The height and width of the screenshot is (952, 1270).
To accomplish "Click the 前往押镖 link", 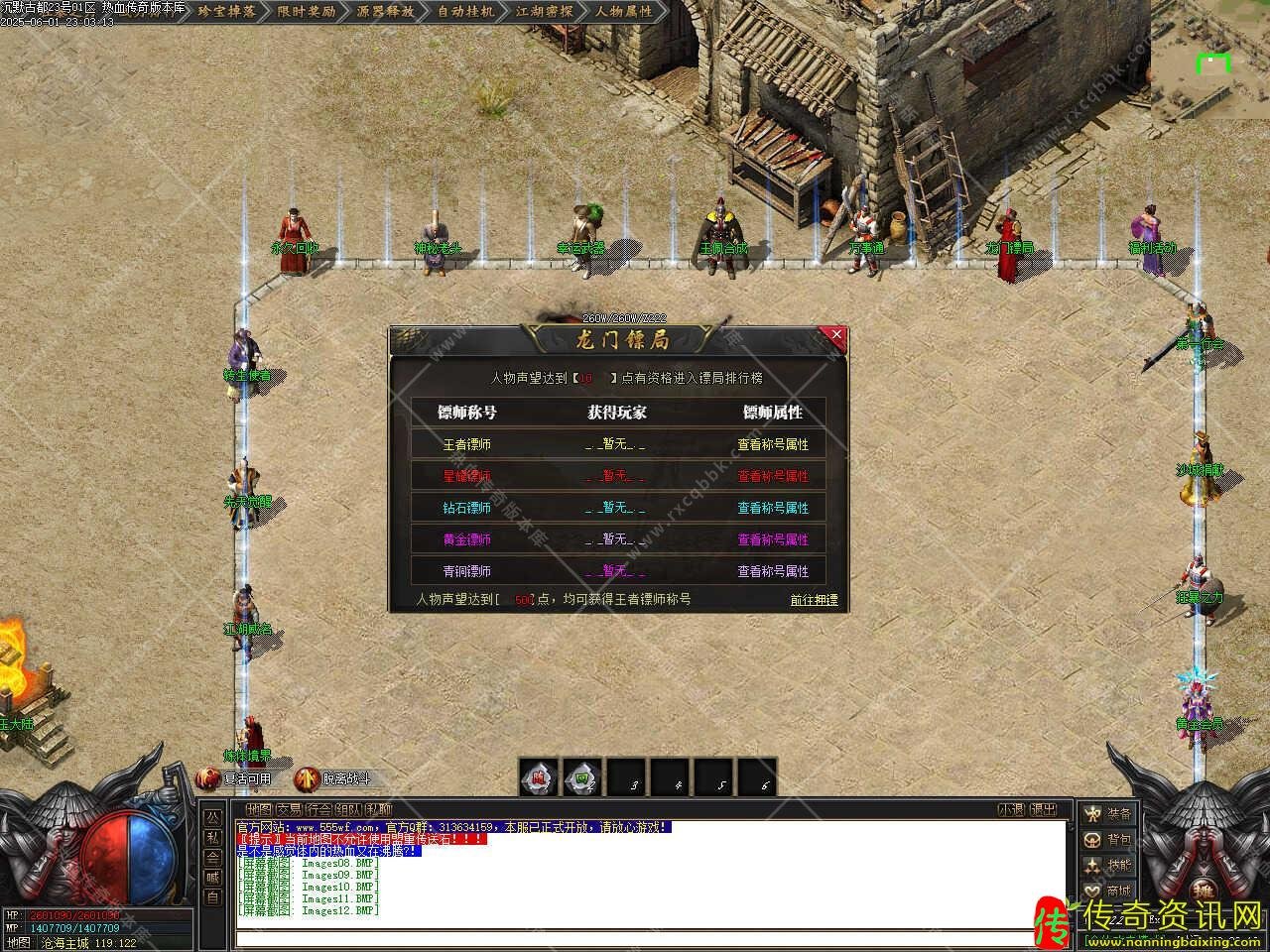I will tap(814, 600).
